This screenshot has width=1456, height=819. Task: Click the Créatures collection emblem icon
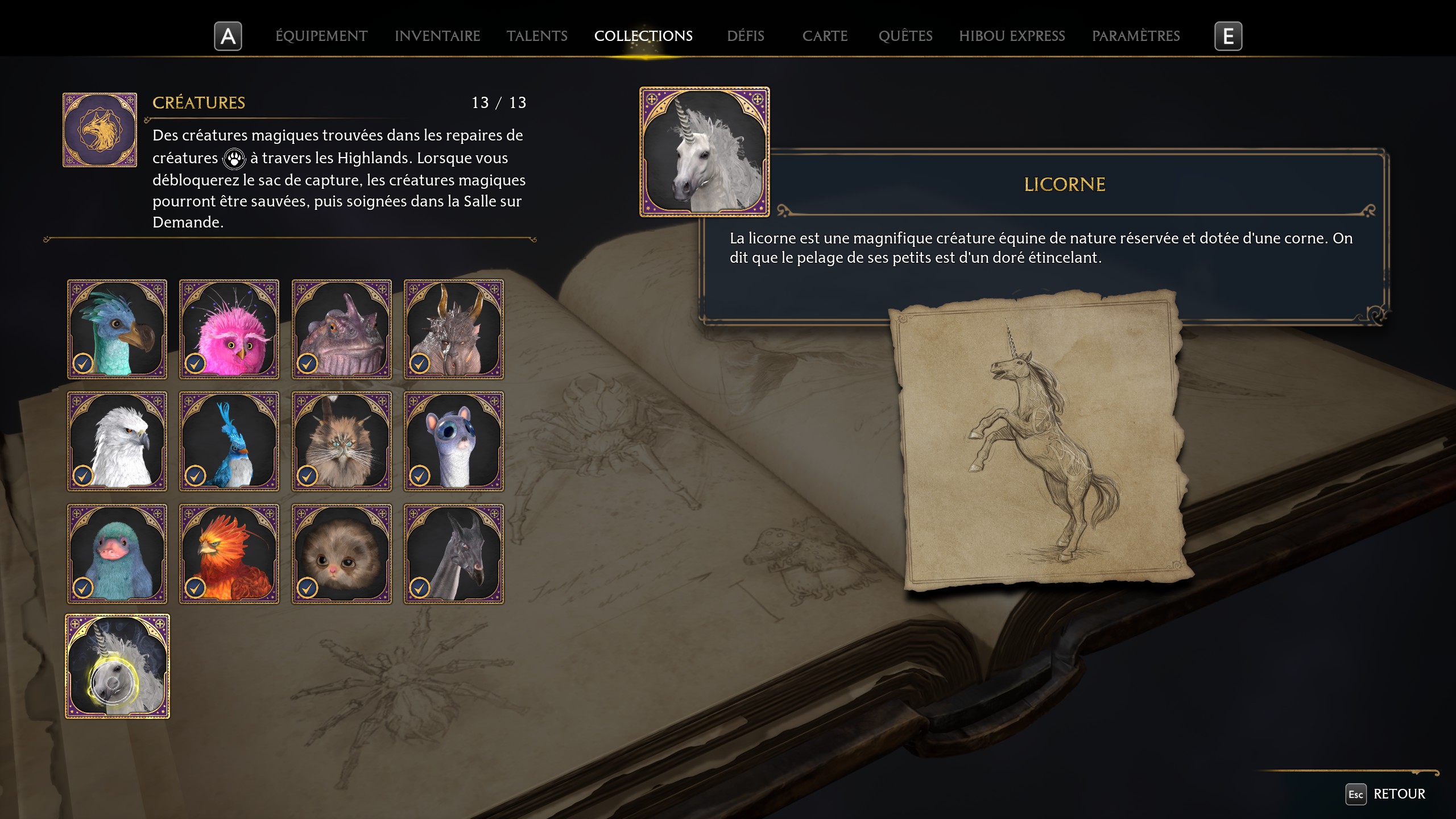pos(100,129)
